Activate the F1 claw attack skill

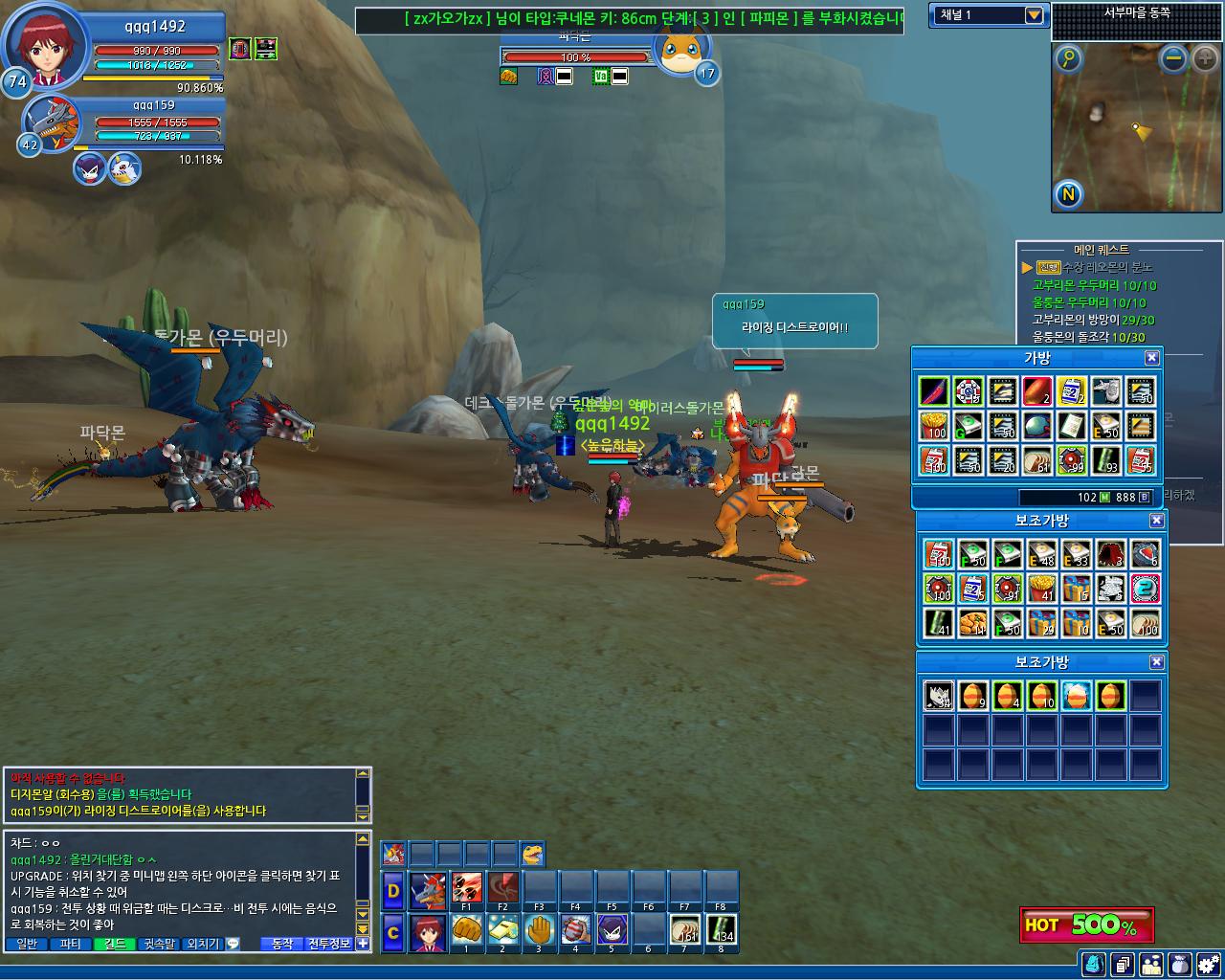coord(466,888)
